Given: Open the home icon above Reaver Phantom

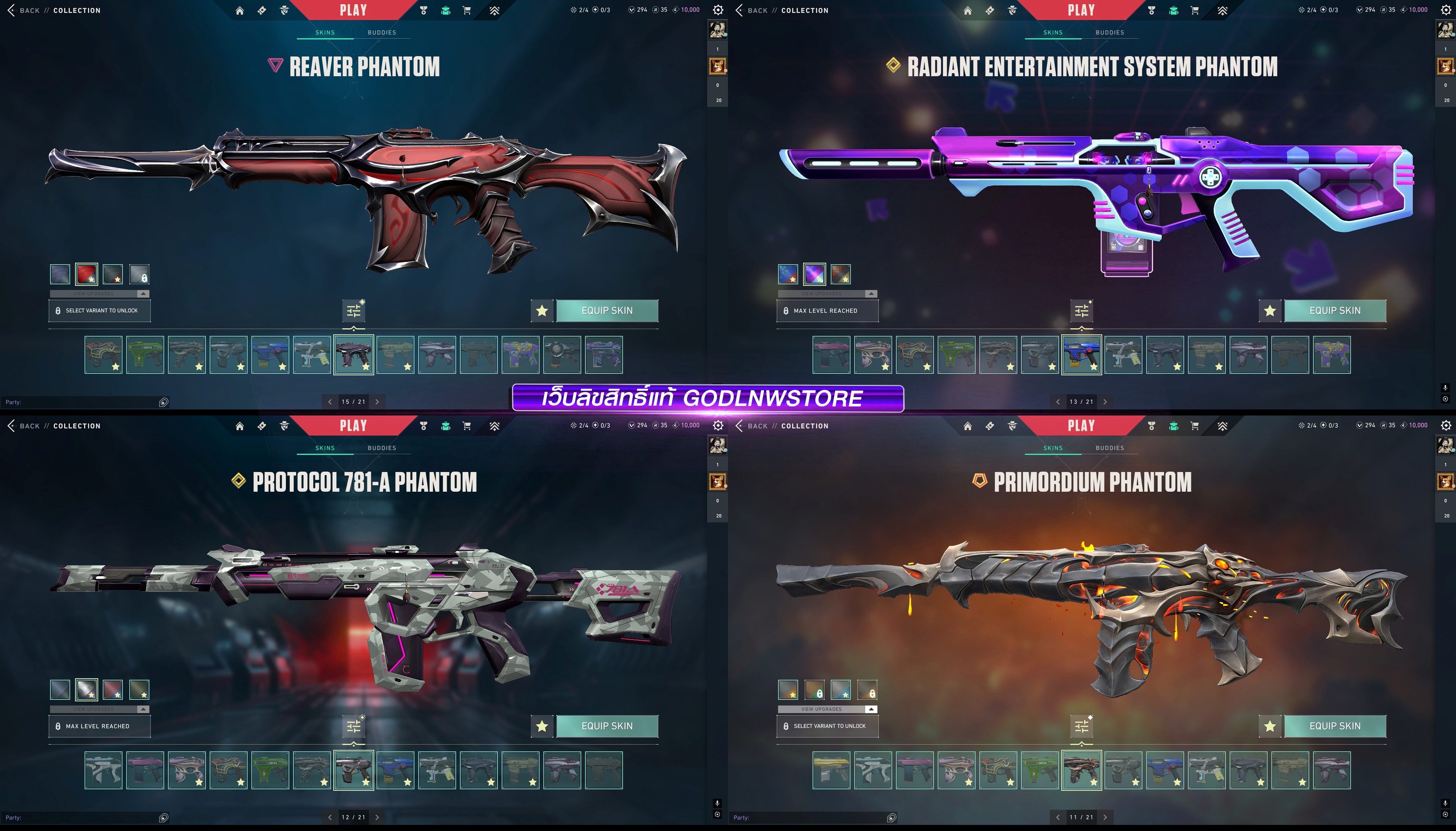Looking at the screenshot, I should click(x=240, y=10).
